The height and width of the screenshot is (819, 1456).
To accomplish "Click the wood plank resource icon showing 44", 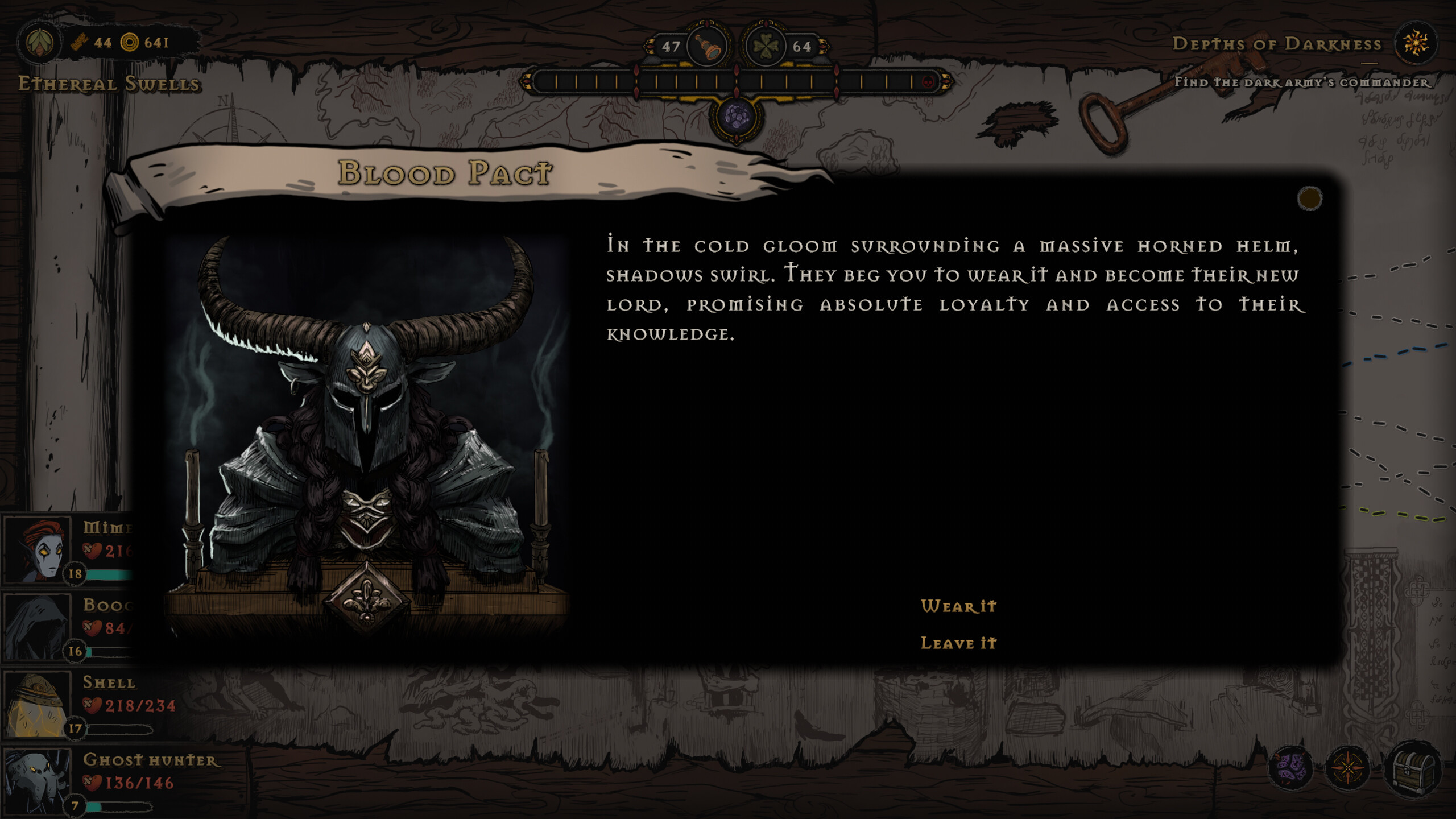I will [80, 41].
